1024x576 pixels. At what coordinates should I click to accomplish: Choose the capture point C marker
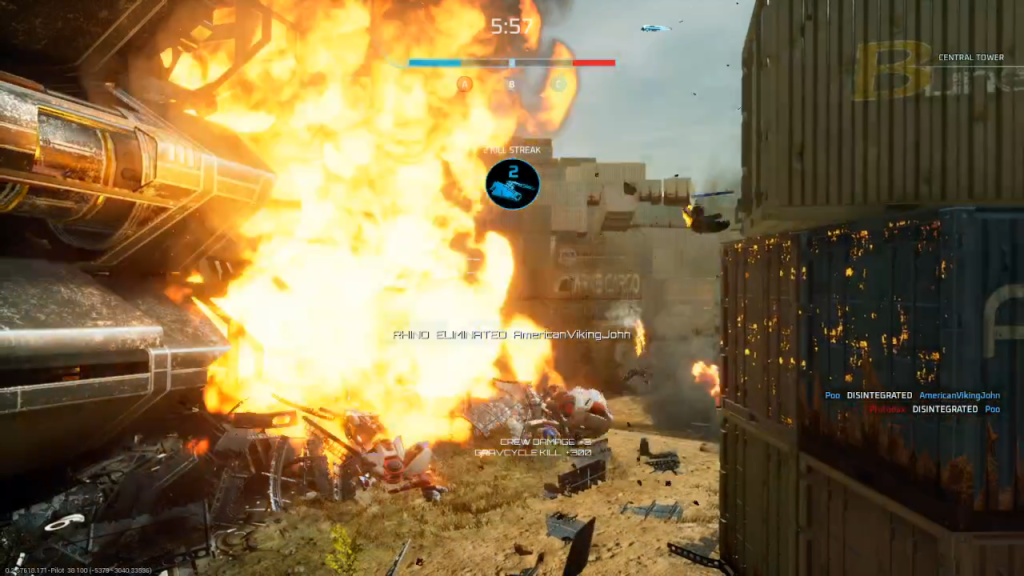point(559,84)
